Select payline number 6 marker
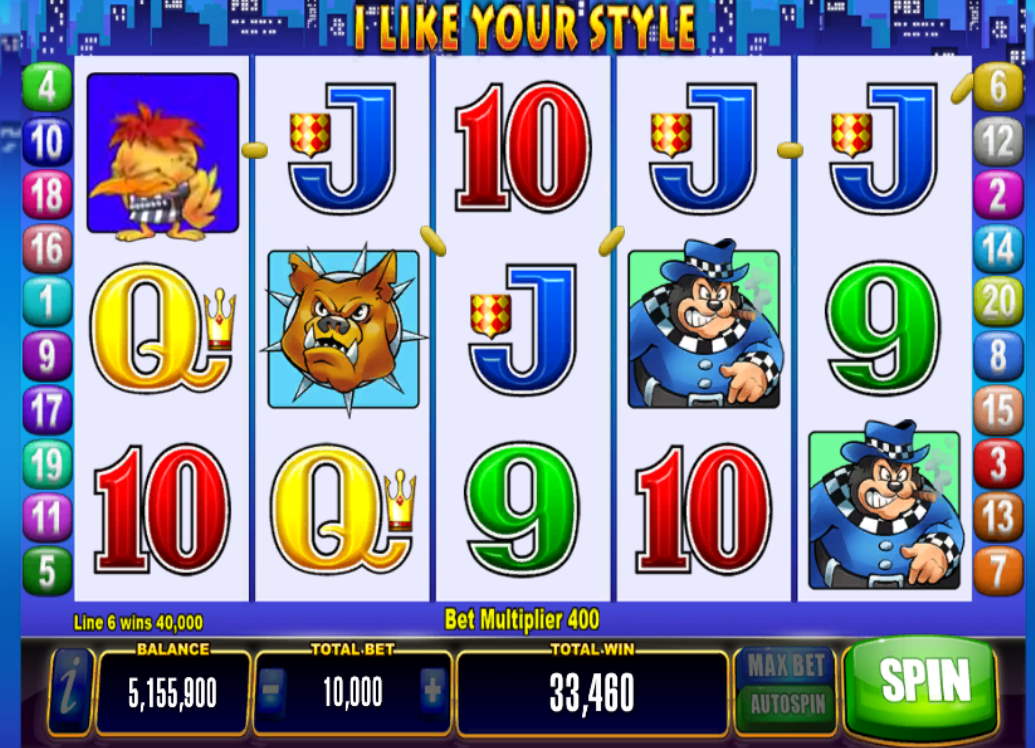The height and width of the screenshot is (748, 1035). click(x=998, y=87)
